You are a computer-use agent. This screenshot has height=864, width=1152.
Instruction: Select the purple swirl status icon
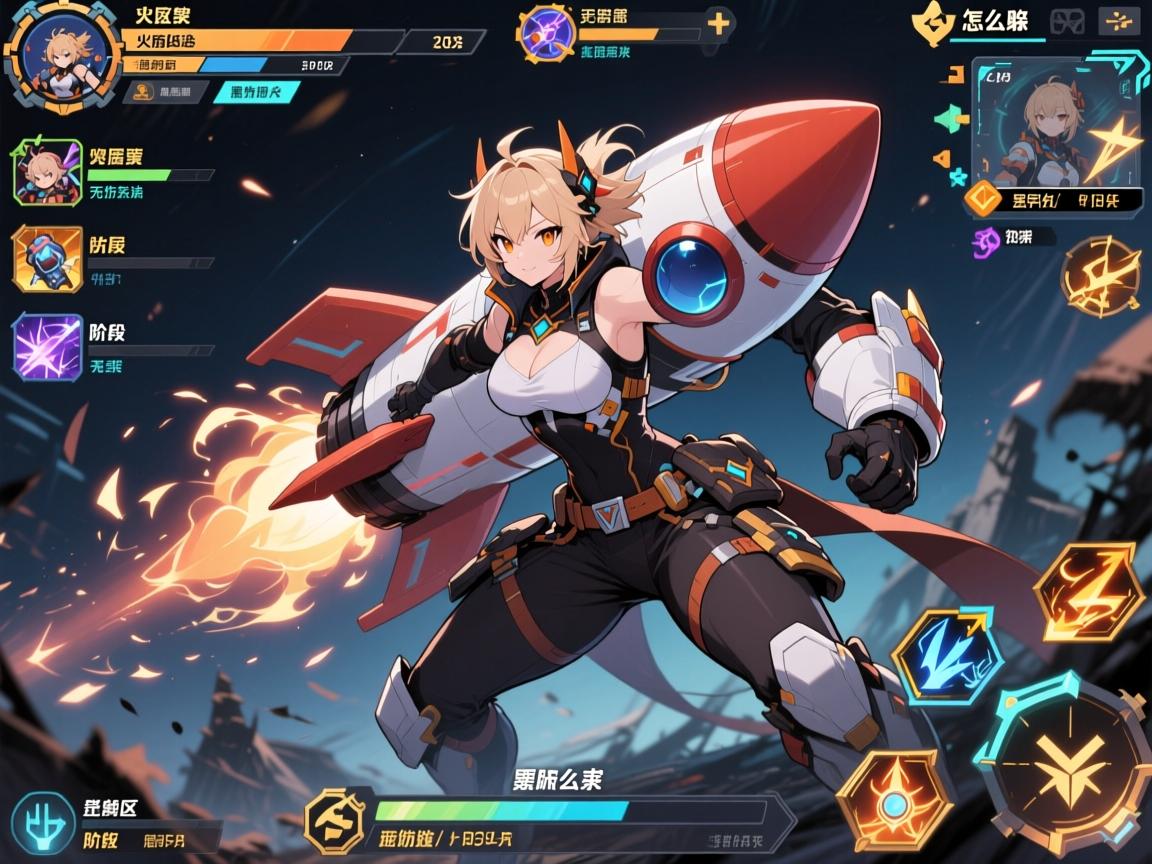tap(988, 239)
